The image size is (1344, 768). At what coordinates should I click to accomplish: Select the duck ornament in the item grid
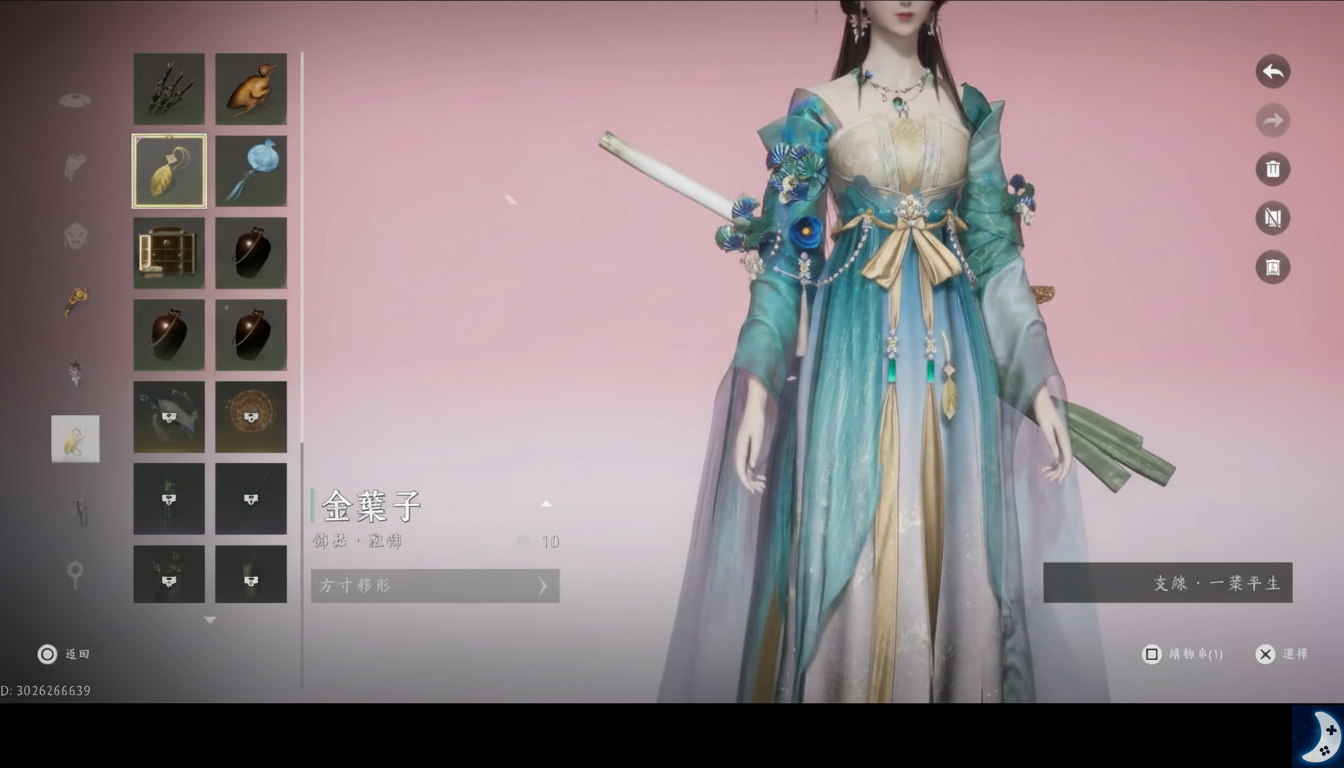pos(250,88)
